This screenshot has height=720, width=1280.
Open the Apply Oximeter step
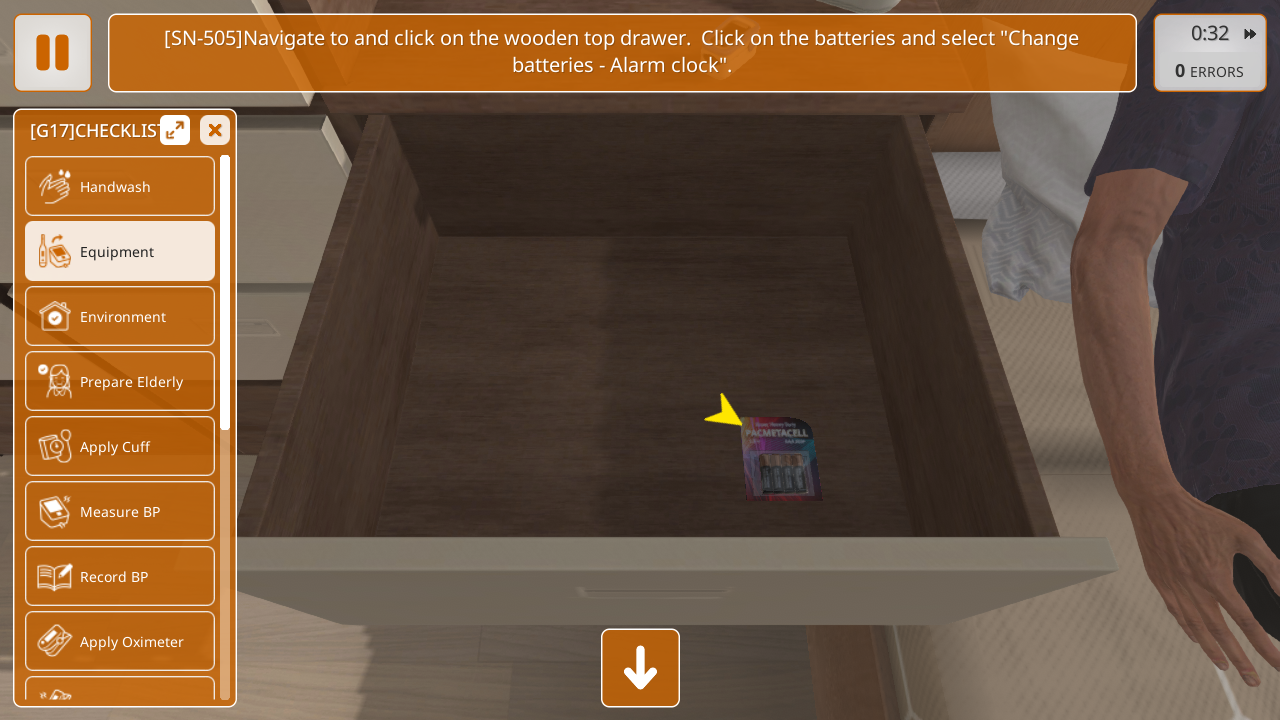click(120, 642)
